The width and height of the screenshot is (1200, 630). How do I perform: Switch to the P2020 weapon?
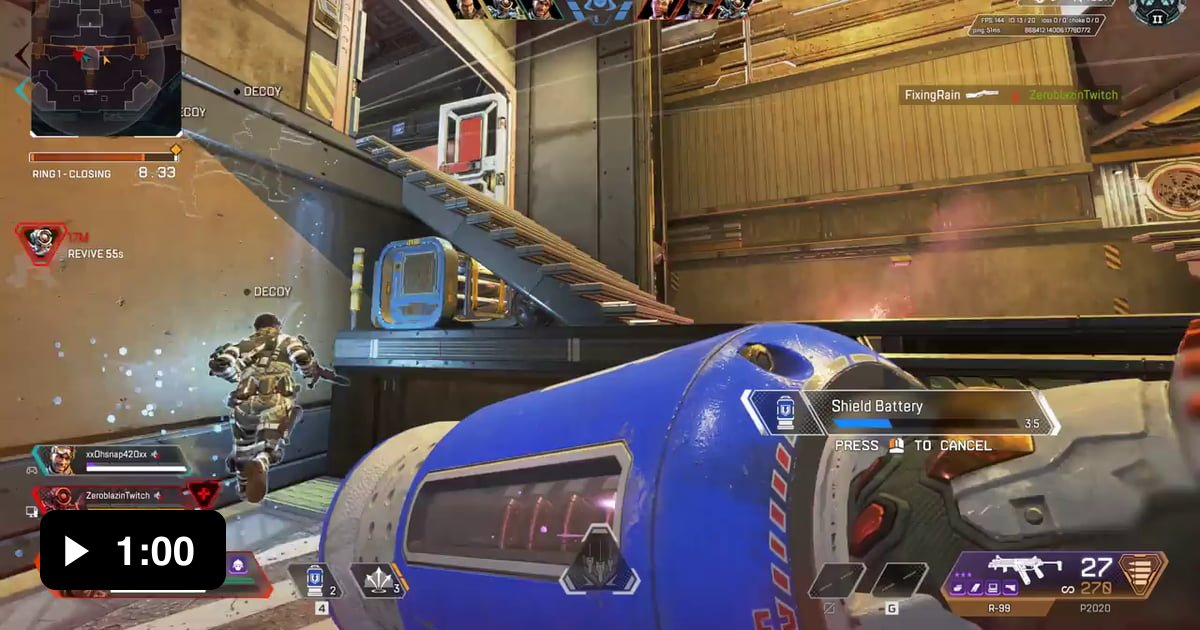coord(1096,606)
